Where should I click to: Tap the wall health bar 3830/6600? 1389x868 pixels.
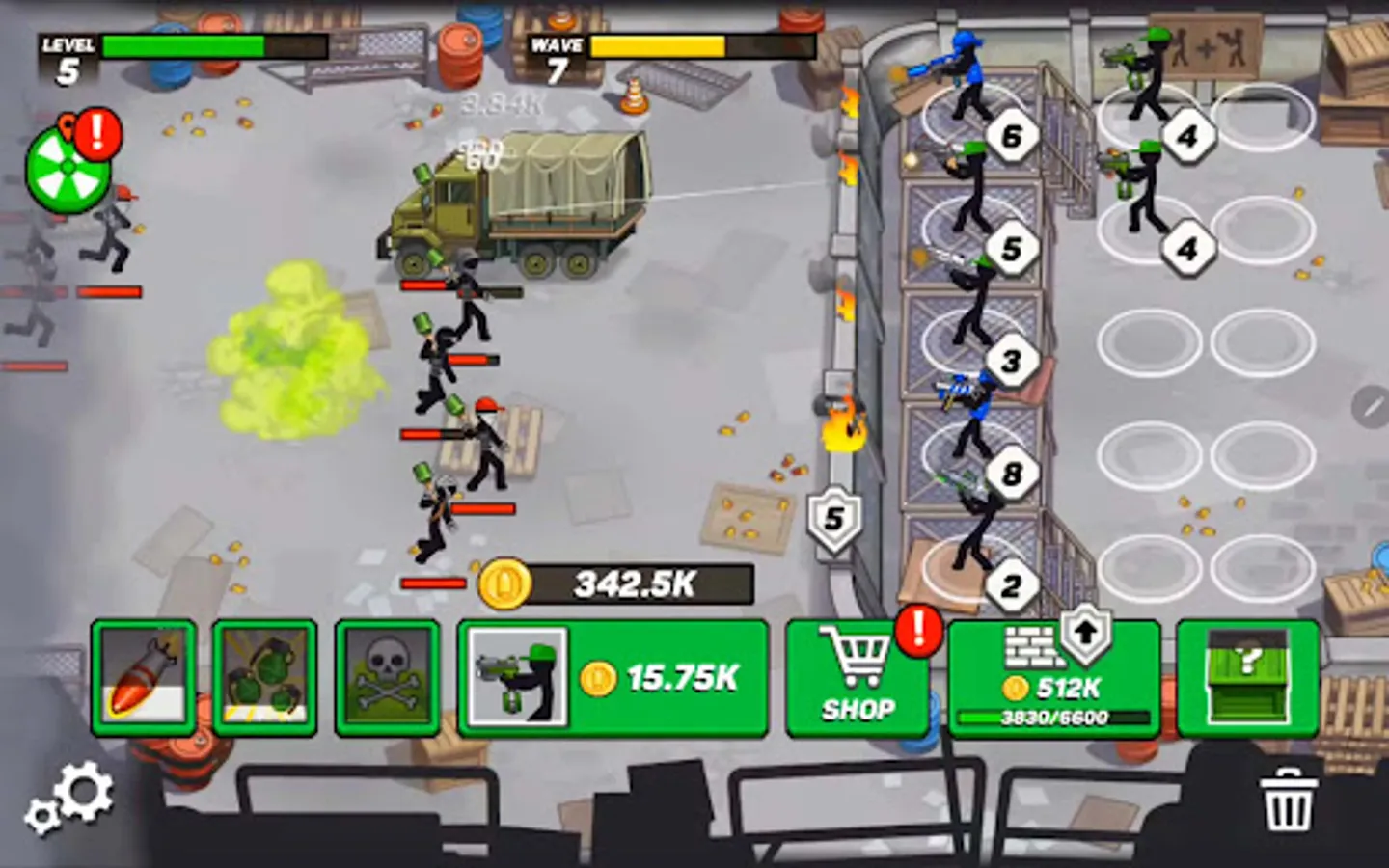[x=1054, y=716]
